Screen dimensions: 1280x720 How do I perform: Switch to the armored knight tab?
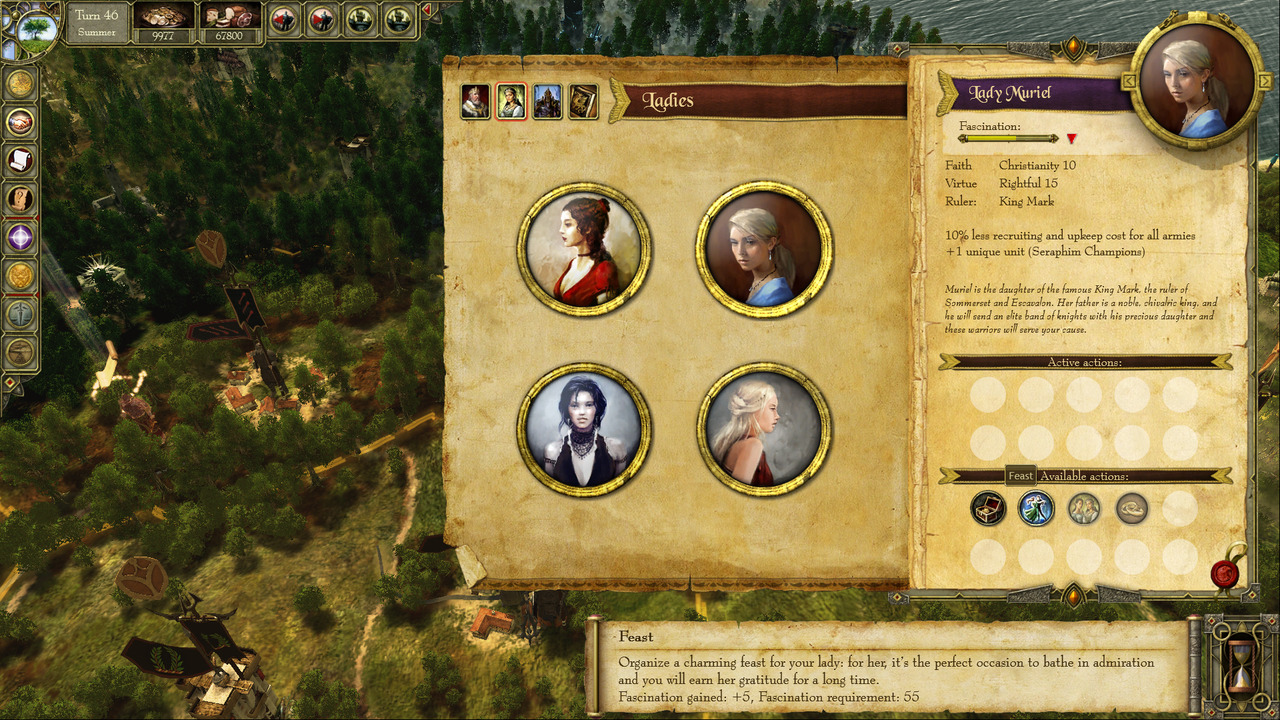[x=547, y=102]
